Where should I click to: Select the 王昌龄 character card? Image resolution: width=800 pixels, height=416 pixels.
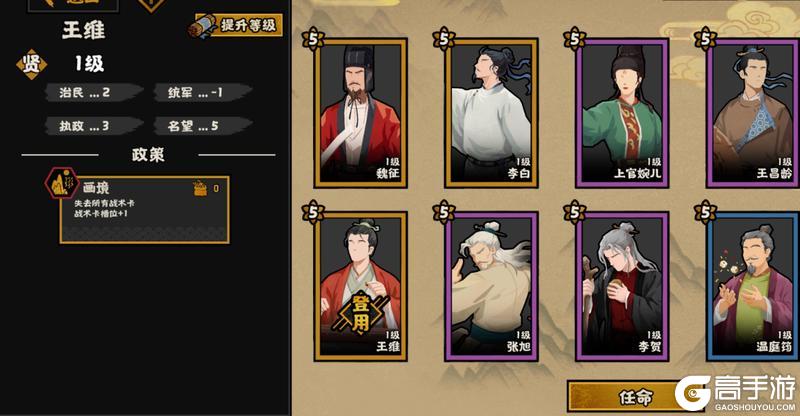[x=753, y=112]
